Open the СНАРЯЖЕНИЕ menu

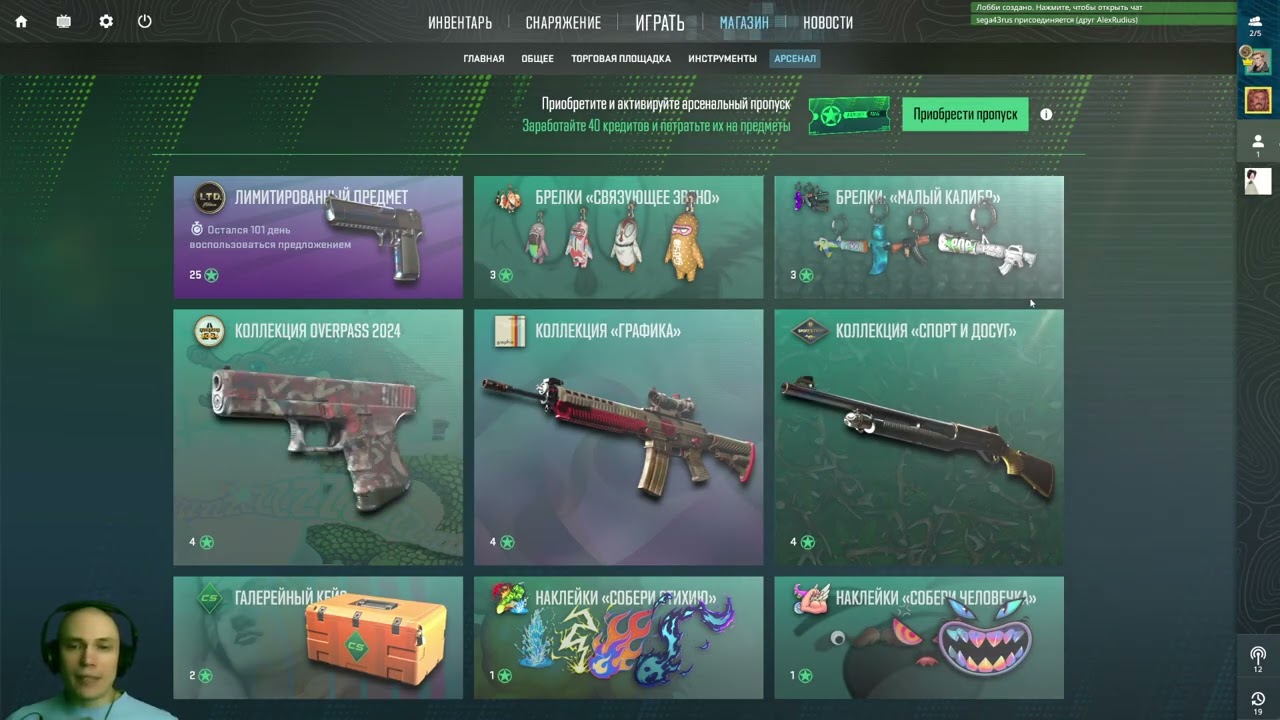pos(563,23)
